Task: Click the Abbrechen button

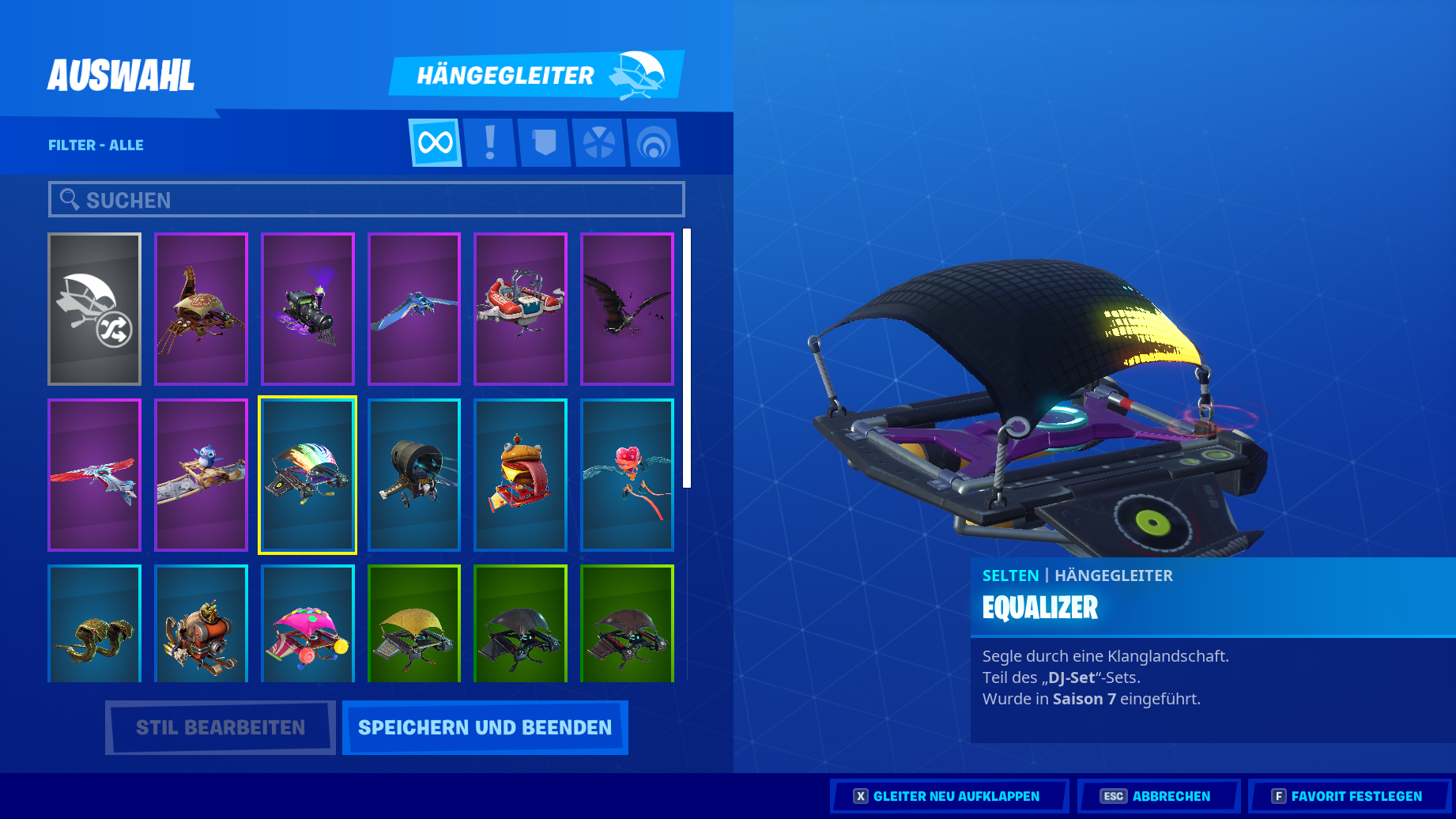Action: tap(1158, 796)
